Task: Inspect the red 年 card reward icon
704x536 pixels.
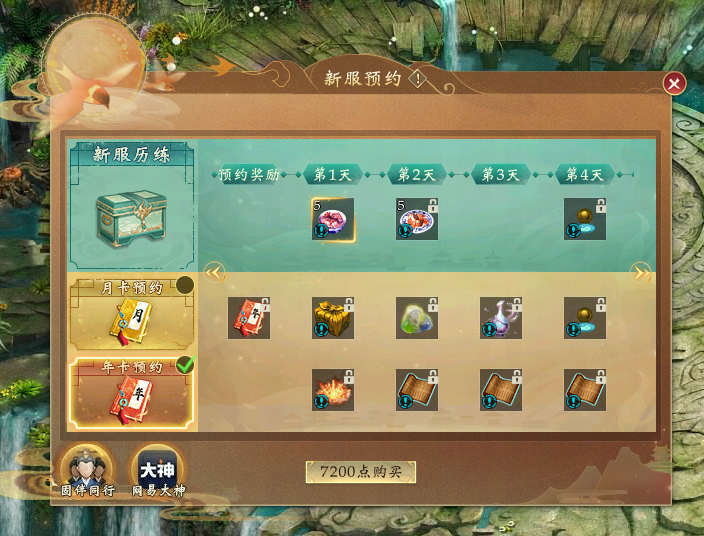Action: (249, 318)
